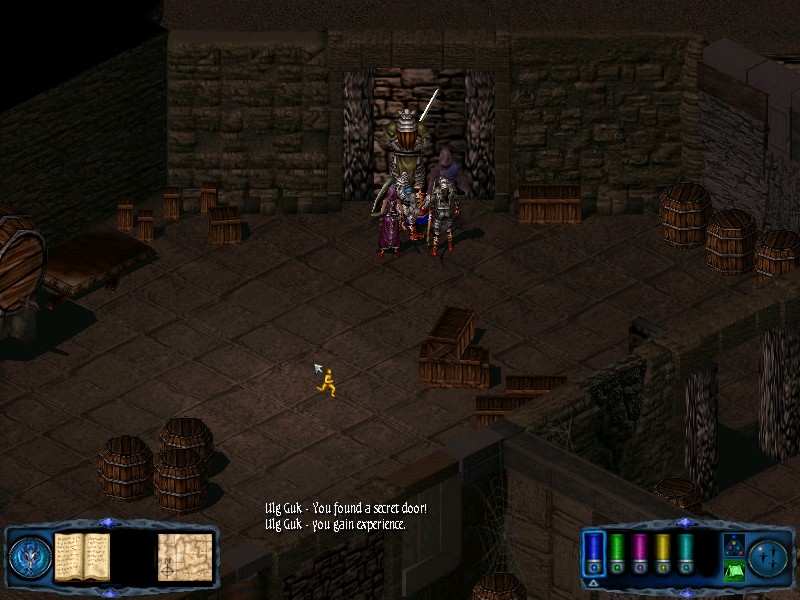Click the blue gem atop the left panel
Image resolution: width=800 pixels, height=600 pixels.
coord(108,522)
